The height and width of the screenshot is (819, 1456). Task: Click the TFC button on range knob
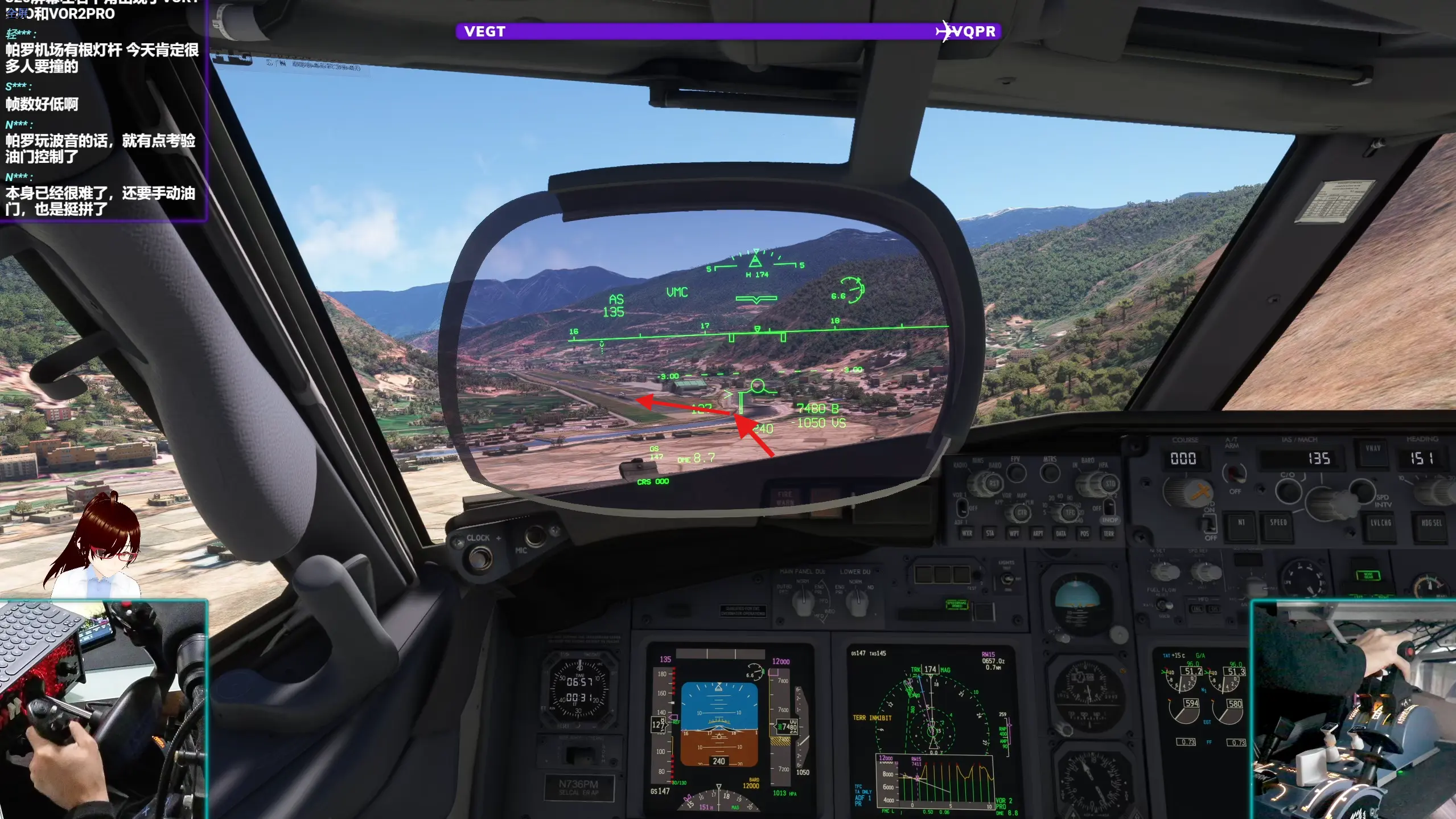coord(1070,513)
